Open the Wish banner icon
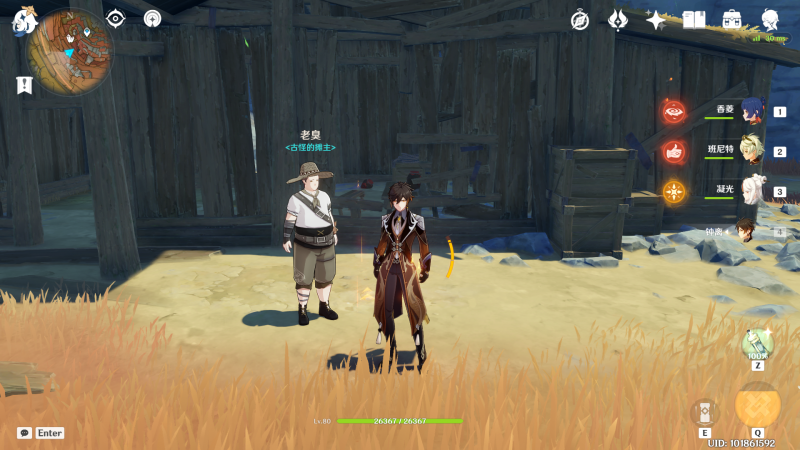The height and width of the screenshot is (450, 800). [618, 20]
